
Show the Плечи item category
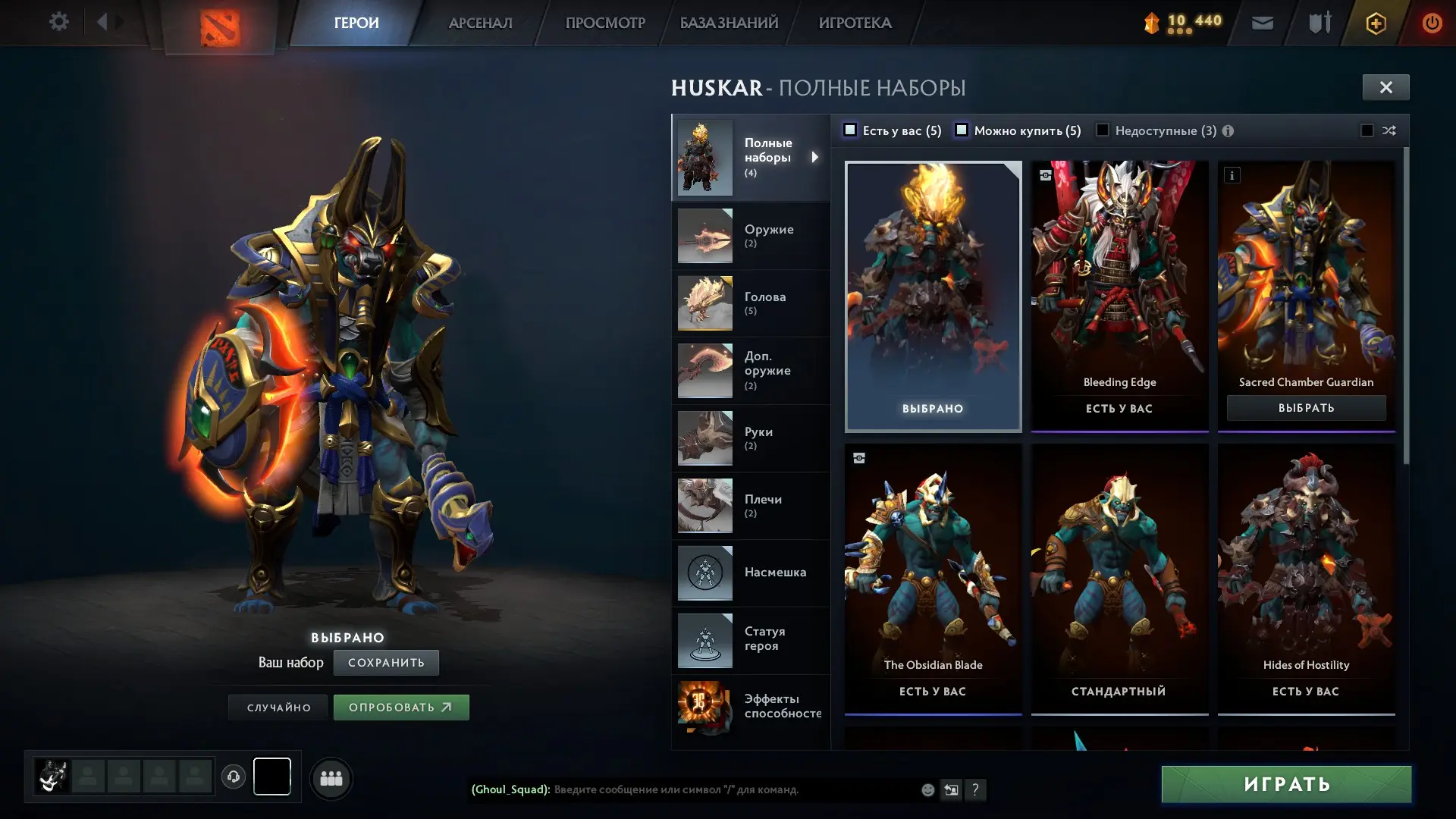pos(750,506)
